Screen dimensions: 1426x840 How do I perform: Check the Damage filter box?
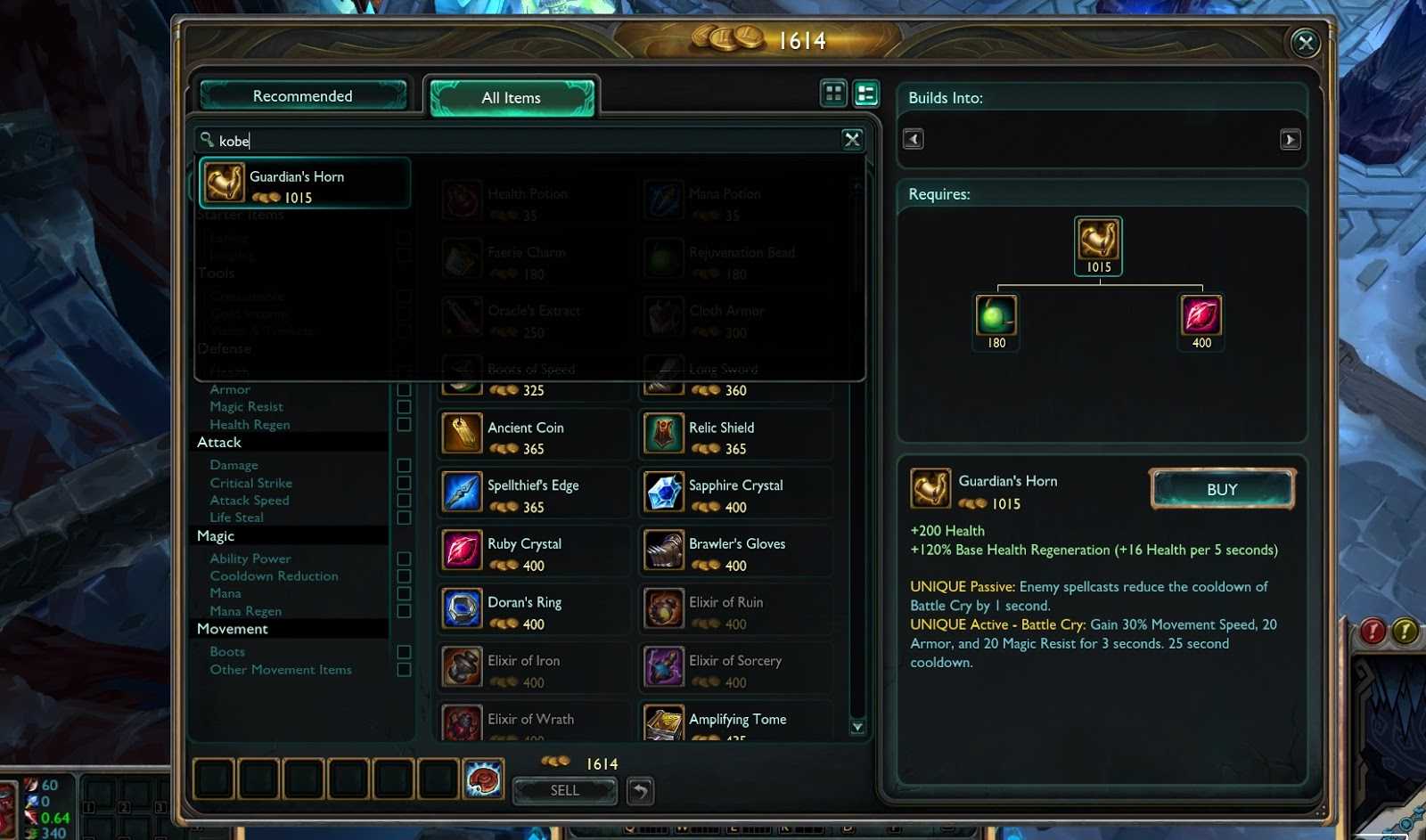[x=403, y=464]
